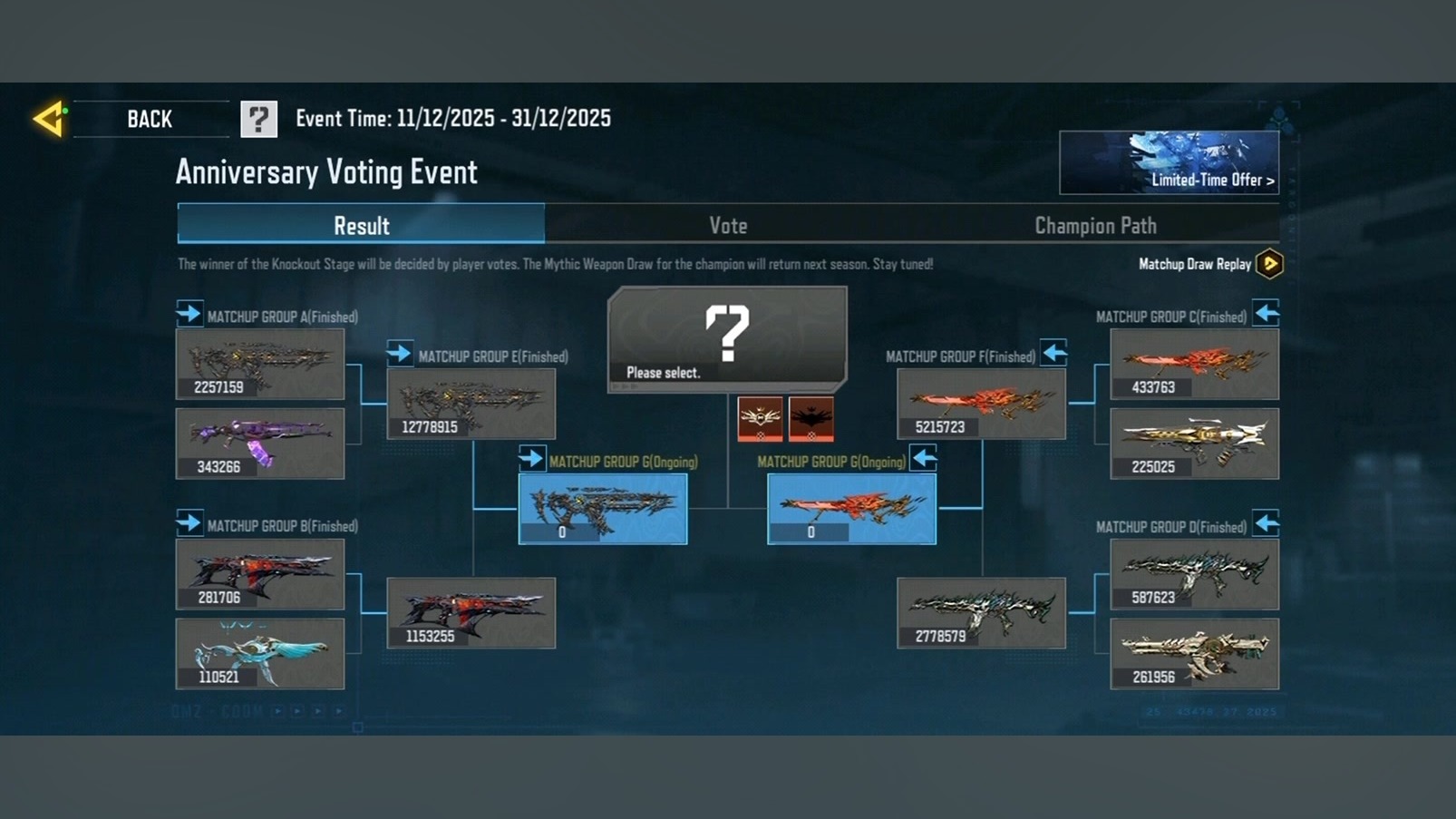Select the Group D weapon with 587623 votes
1456x819 pixels.
click(1194, 574)
